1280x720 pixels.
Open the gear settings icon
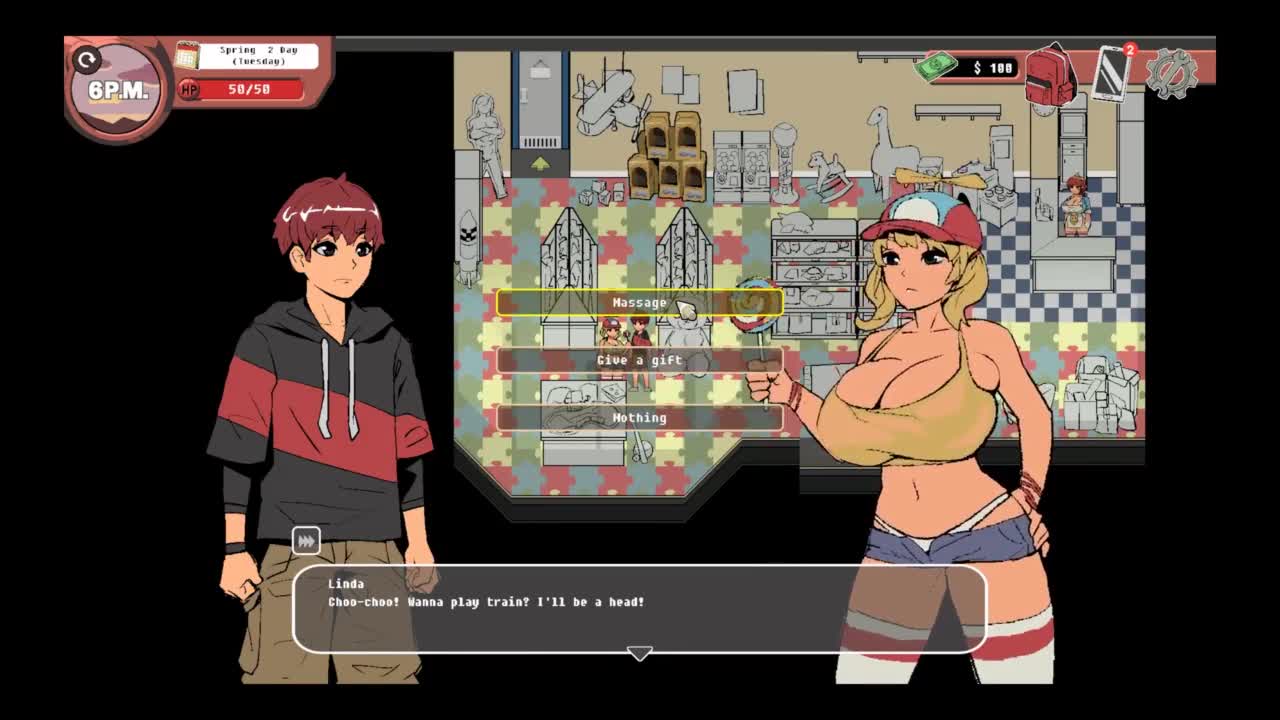(1171, 72)
